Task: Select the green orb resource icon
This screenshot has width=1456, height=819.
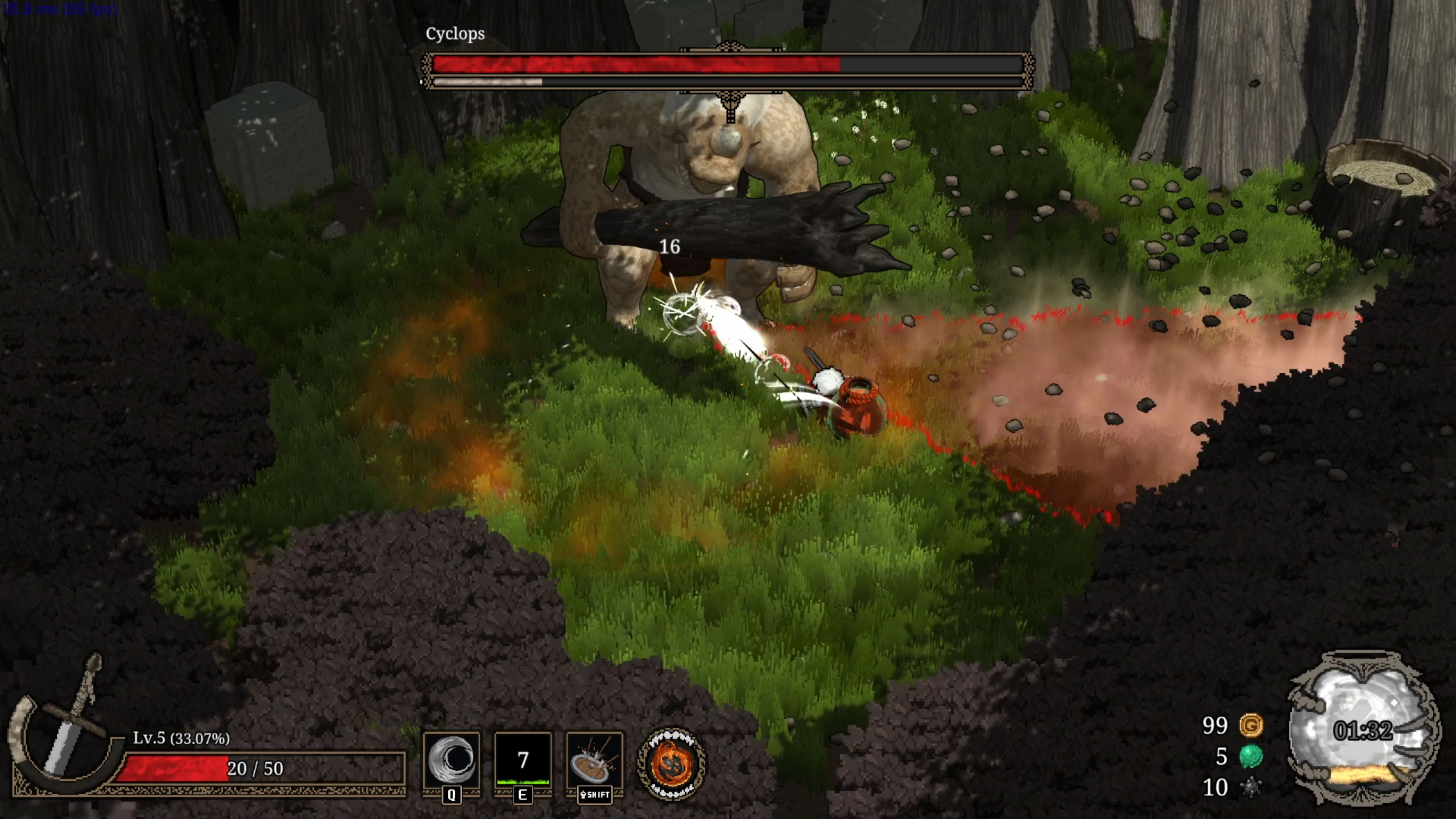Action: click(1251, 756)
